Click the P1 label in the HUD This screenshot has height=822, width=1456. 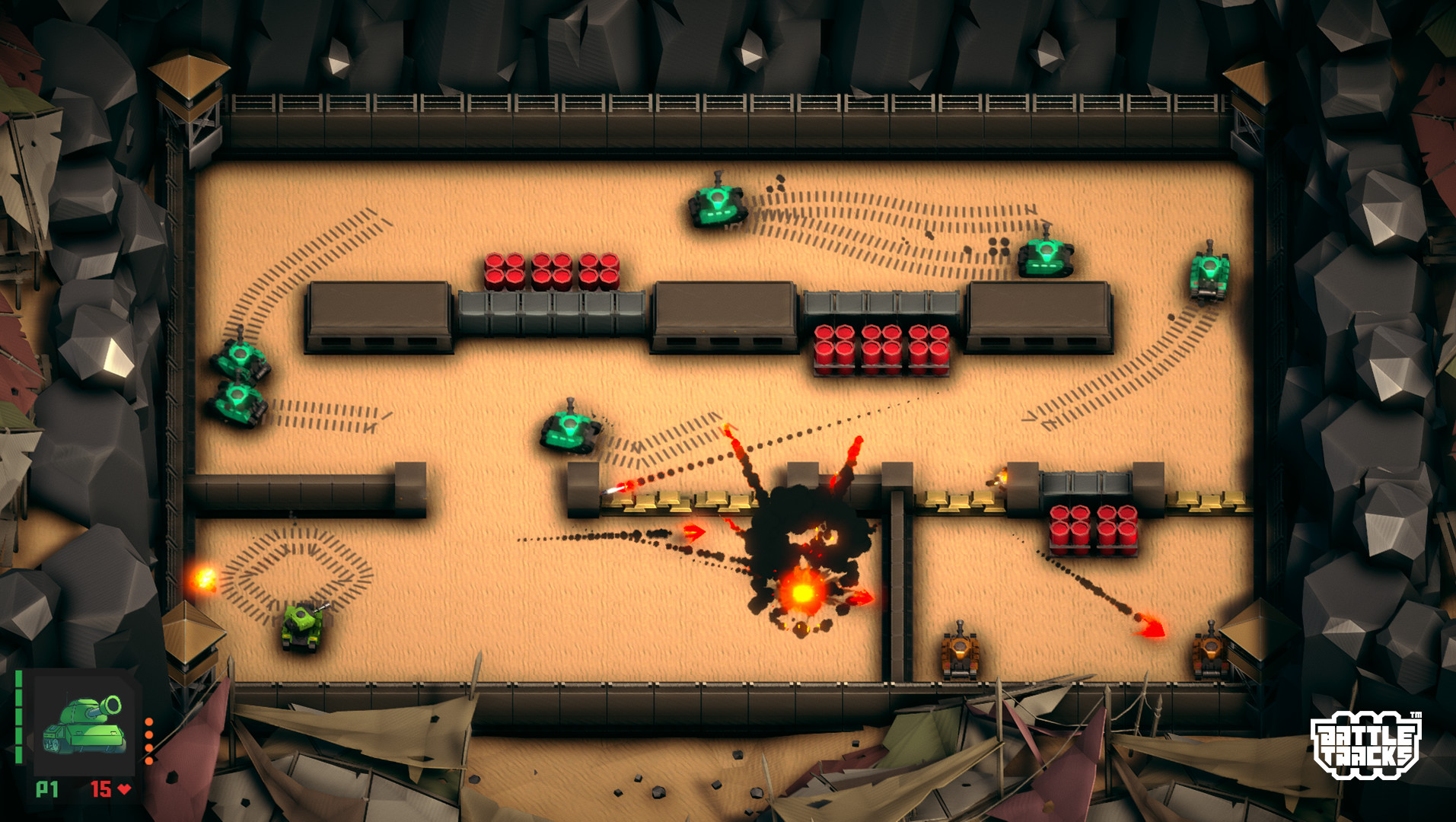coord(47,789)
